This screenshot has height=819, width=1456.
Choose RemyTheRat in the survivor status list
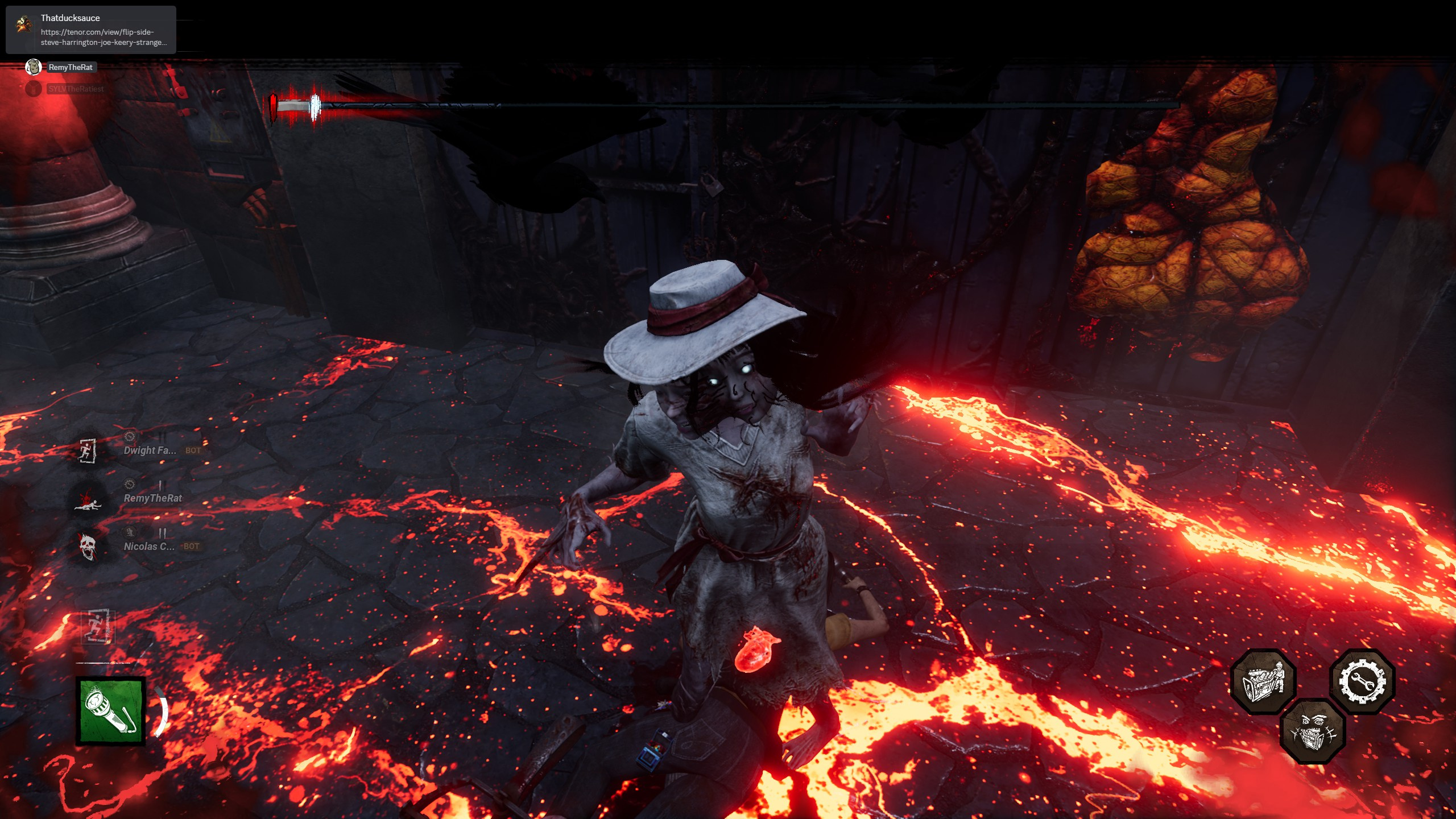pyautogui.click(x=153, y=498)
